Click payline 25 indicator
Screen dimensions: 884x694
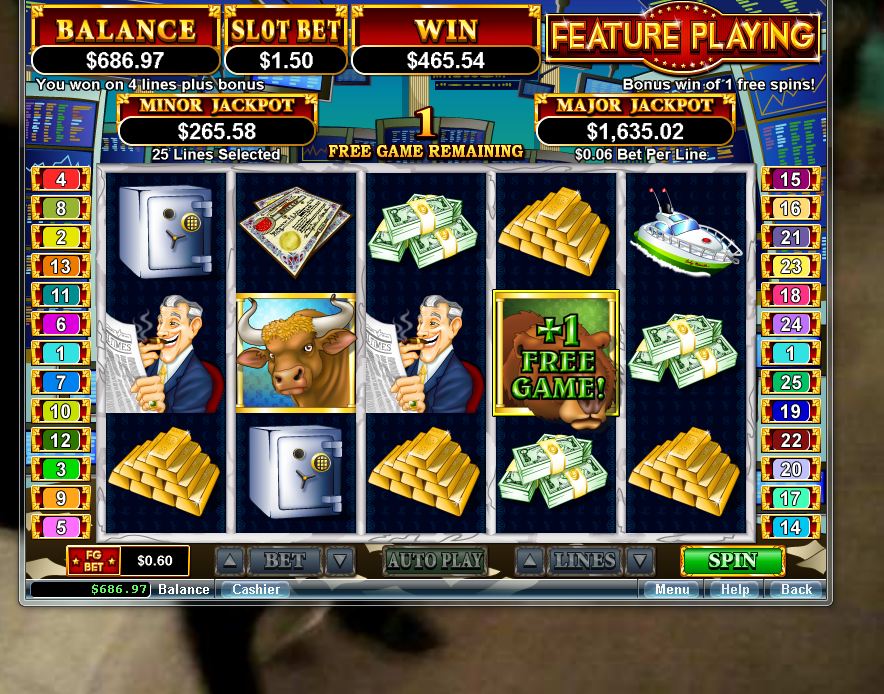790,382
